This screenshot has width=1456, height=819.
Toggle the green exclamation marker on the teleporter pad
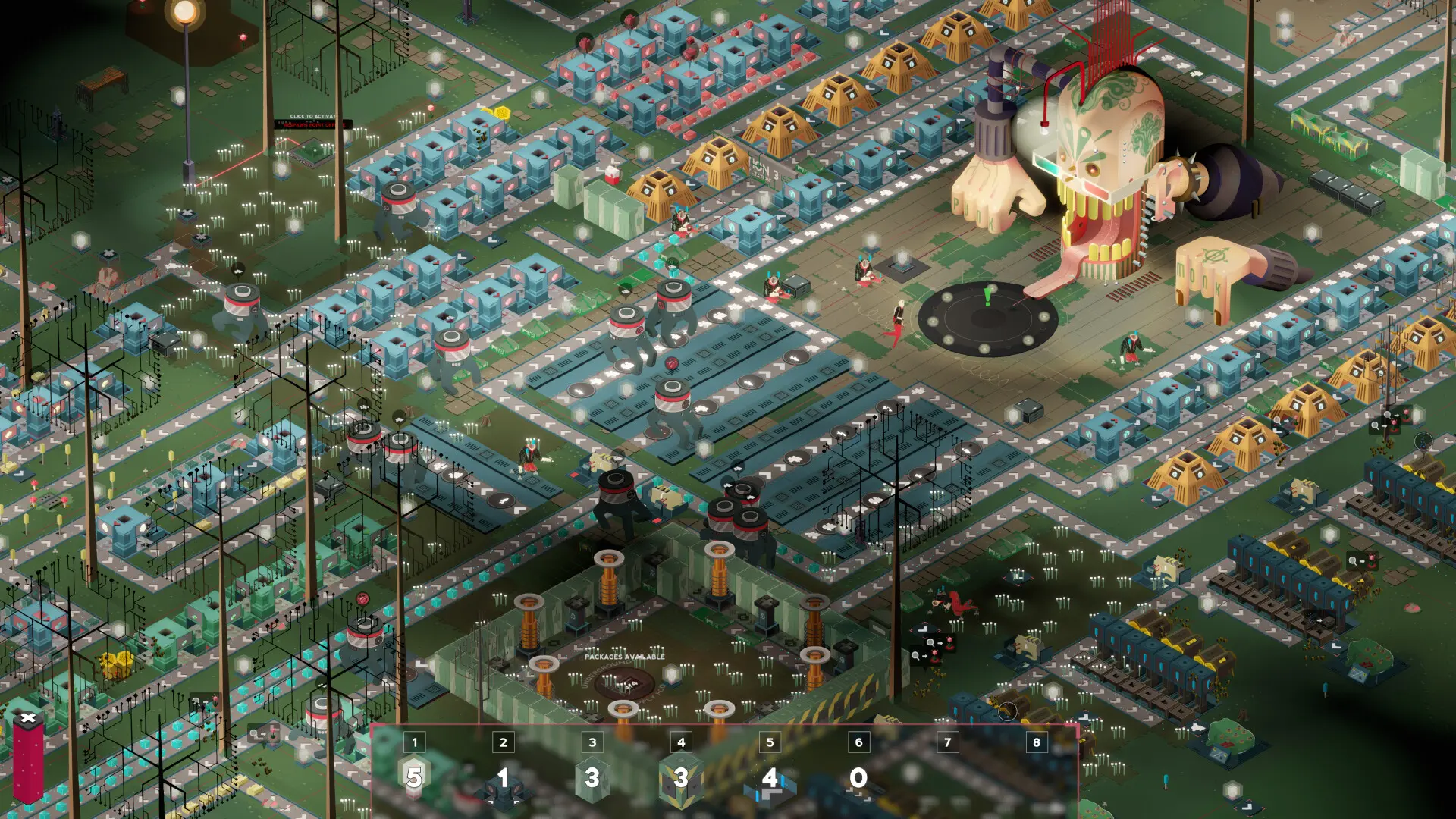[x=987, y=298]
